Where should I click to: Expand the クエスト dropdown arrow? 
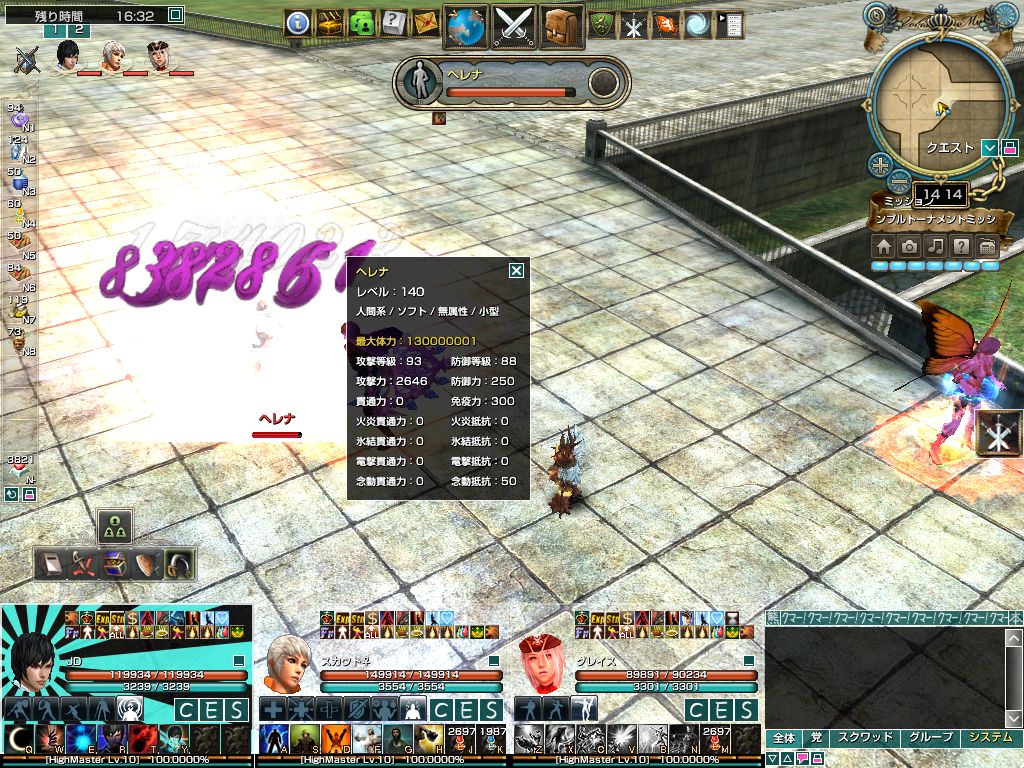[x=989, y=148]
